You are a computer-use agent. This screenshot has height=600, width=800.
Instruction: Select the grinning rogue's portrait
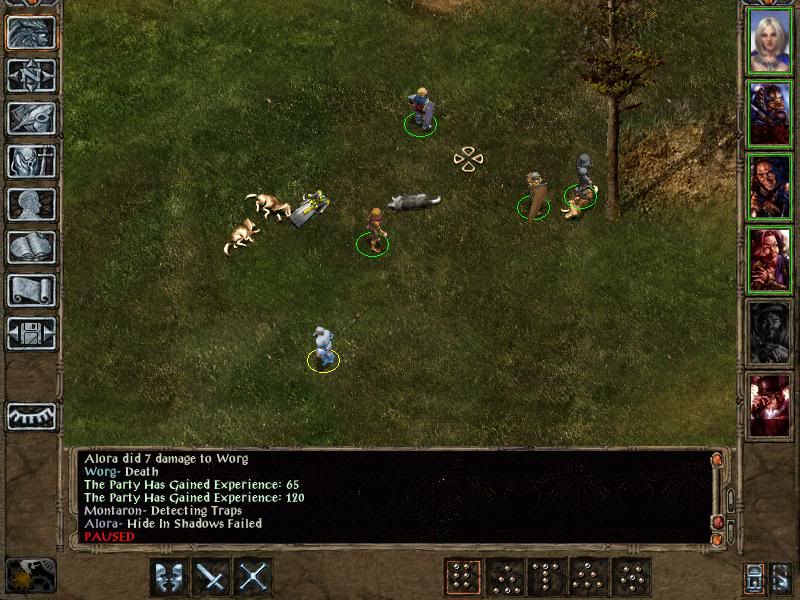(769, 186)
